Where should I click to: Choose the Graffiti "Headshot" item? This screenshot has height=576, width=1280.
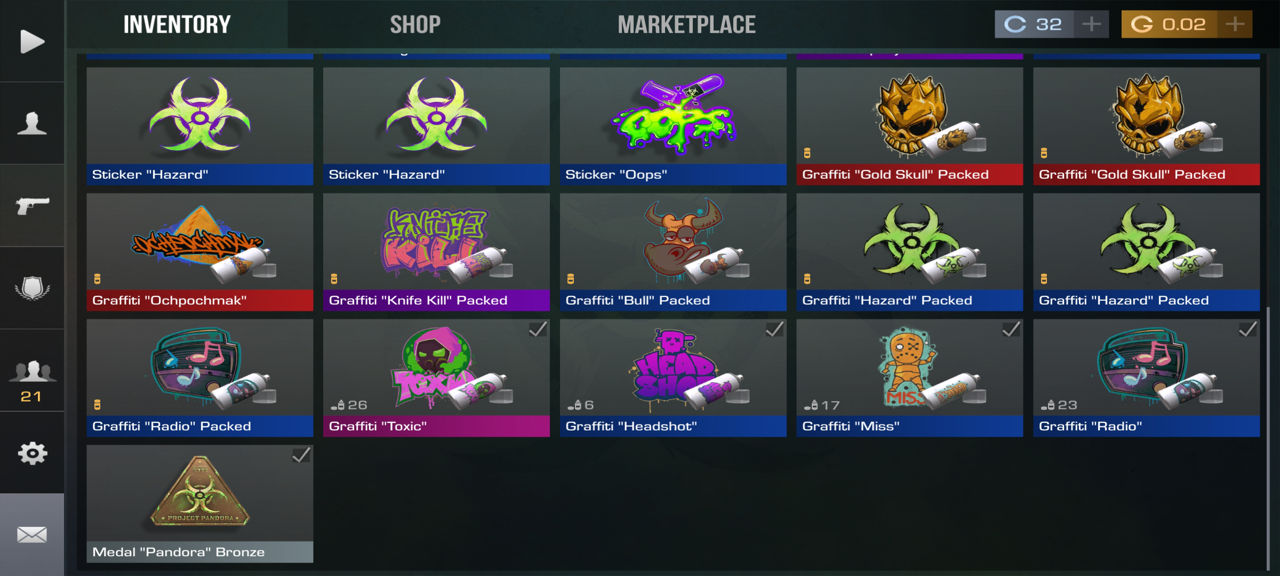(673, 377)
